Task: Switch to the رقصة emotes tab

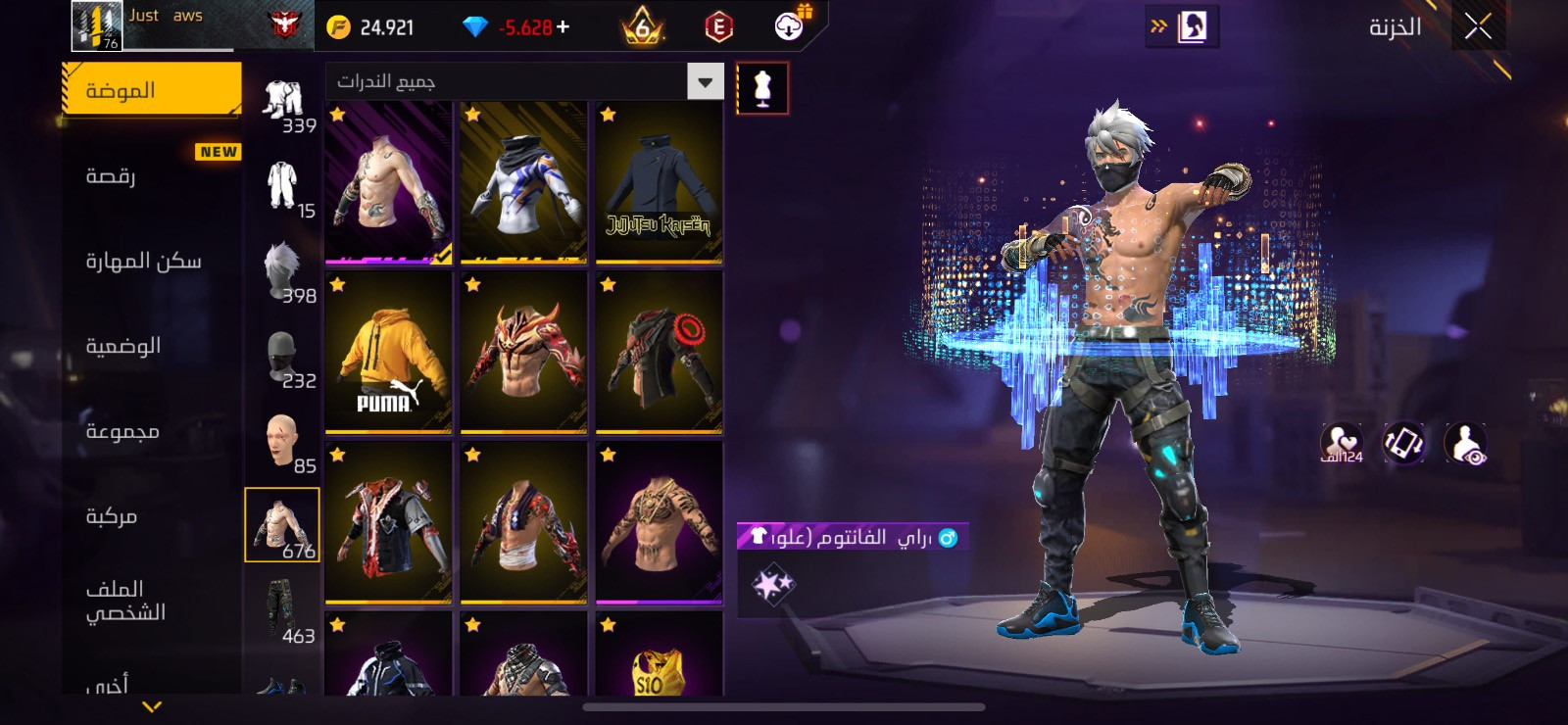Action: tap(151, 175)
